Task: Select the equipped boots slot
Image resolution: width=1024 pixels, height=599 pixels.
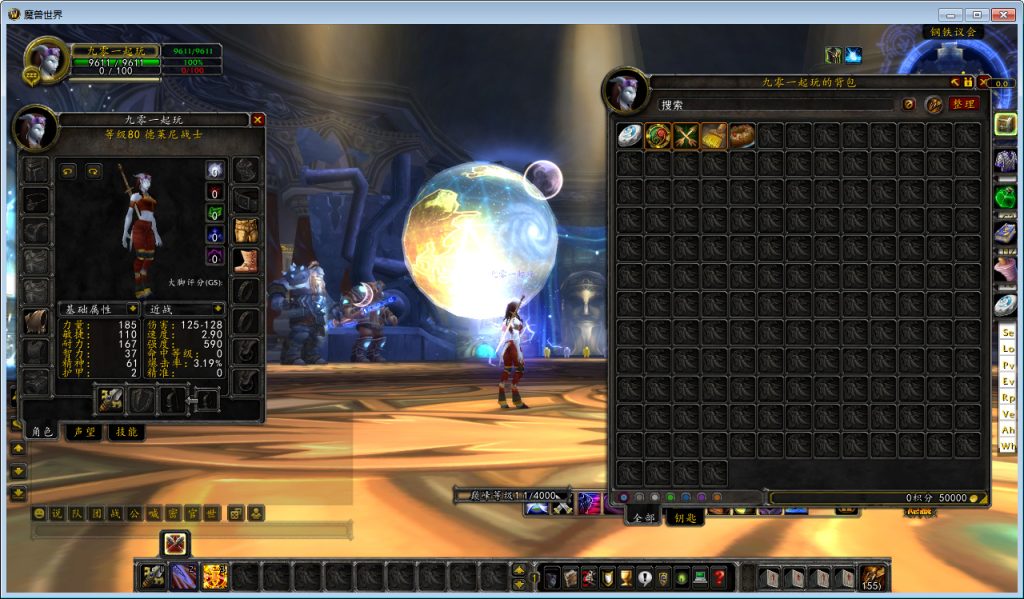Action: coord(246,261)
